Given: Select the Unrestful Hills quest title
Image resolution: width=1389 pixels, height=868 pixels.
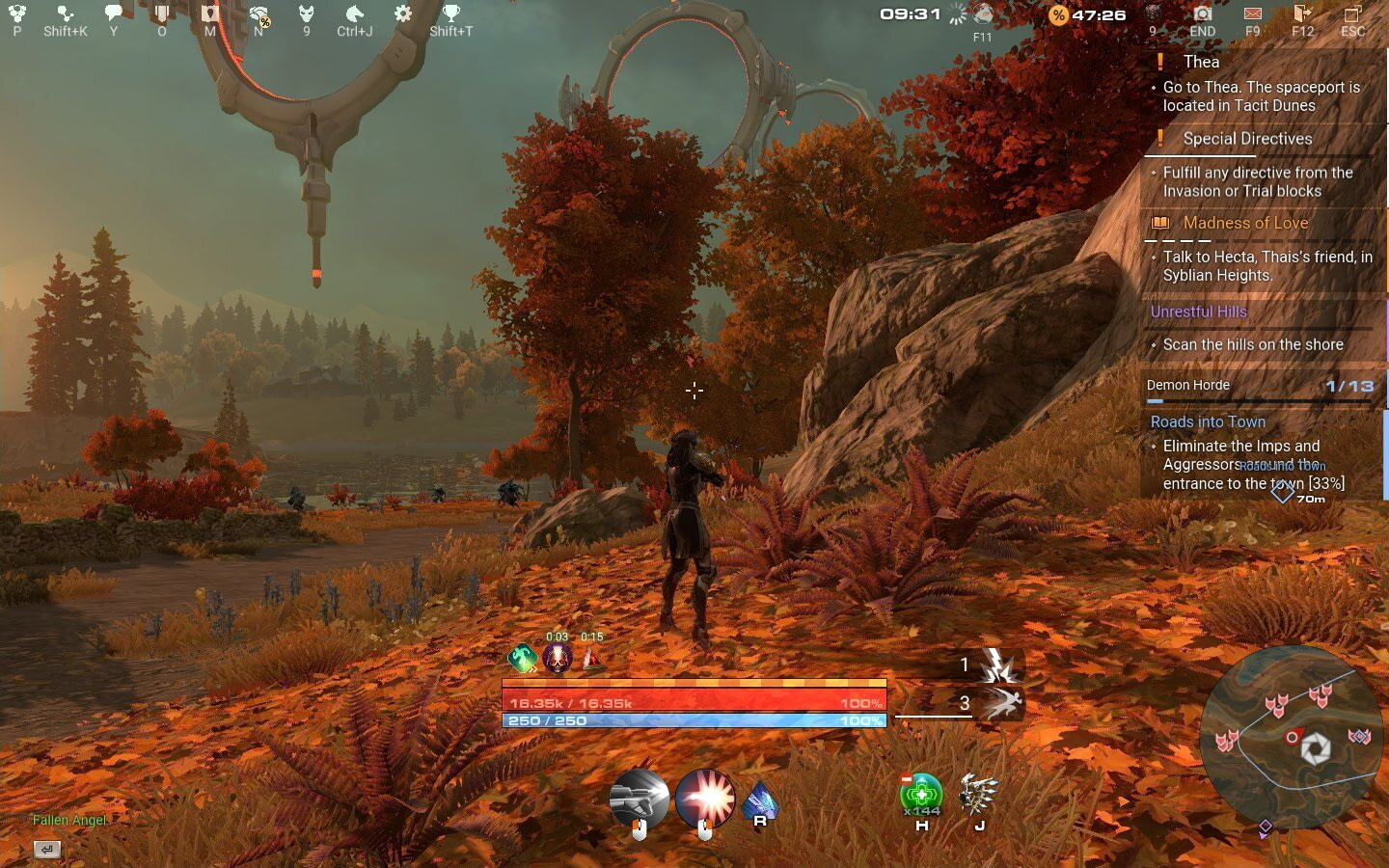Looking at the screenshot, I should (1199, 312).
